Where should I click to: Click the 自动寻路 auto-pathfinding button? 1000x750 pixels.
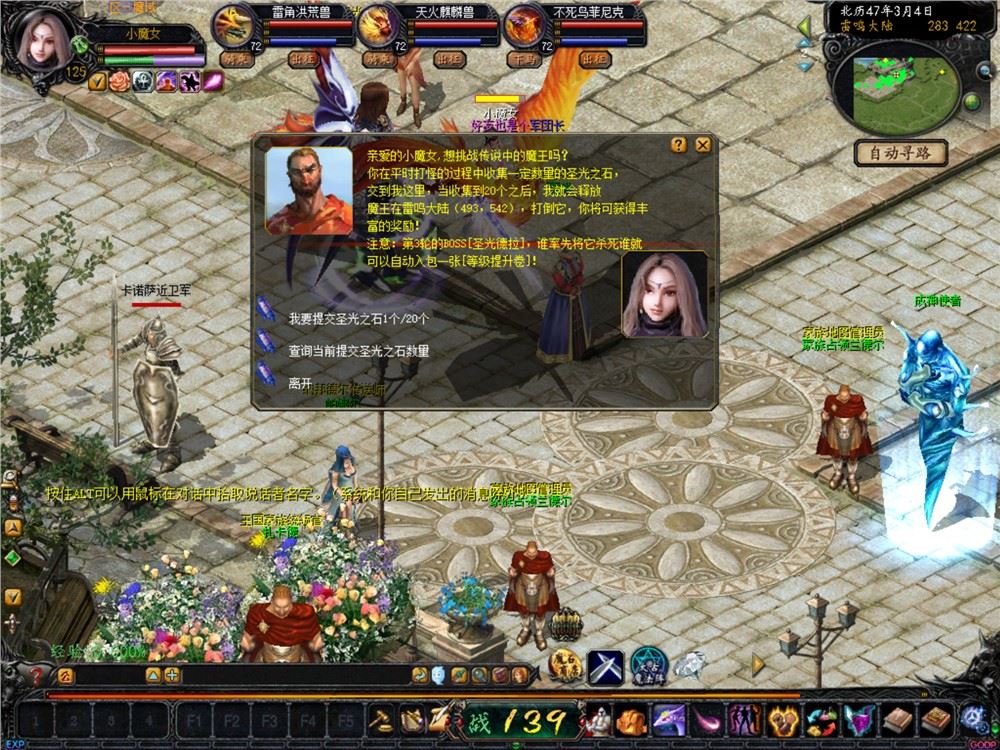click(900, 153)
